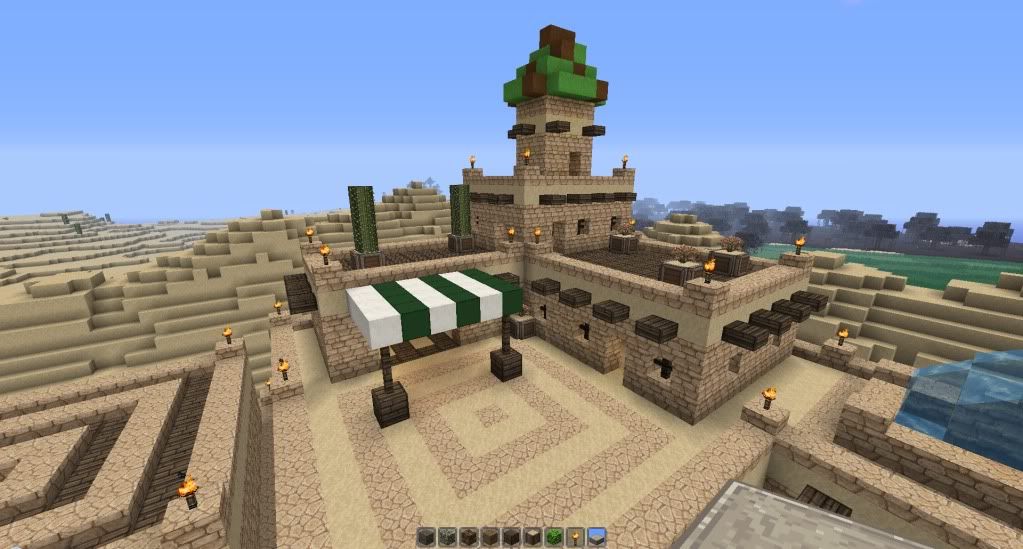Screen dimensions: 1023x549
Task: Select the torch in the hotbar
Action: 575,537
